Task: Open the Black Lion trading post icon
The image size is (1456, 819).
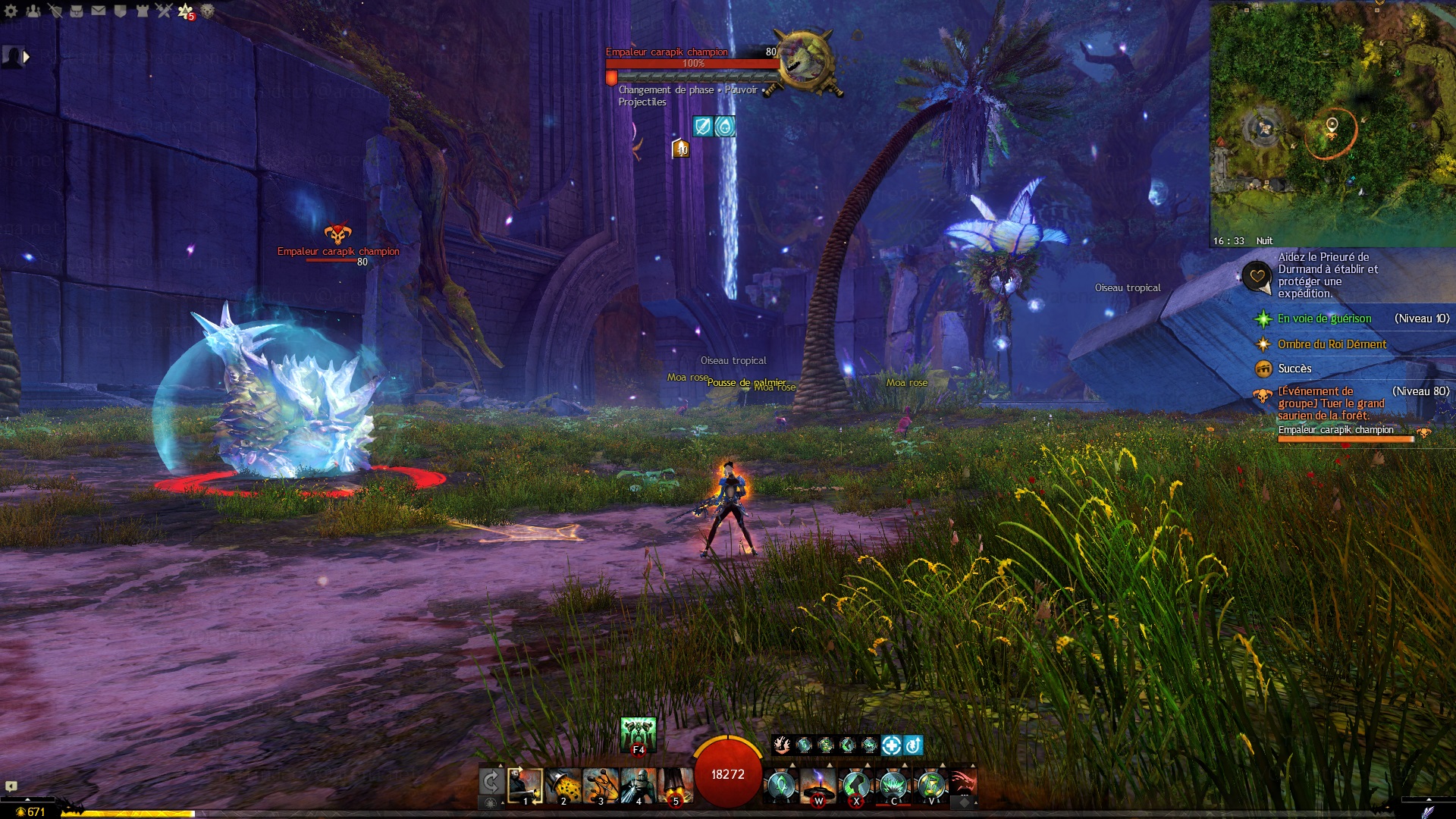Action: pyautogui.click(x=207, y=11)
